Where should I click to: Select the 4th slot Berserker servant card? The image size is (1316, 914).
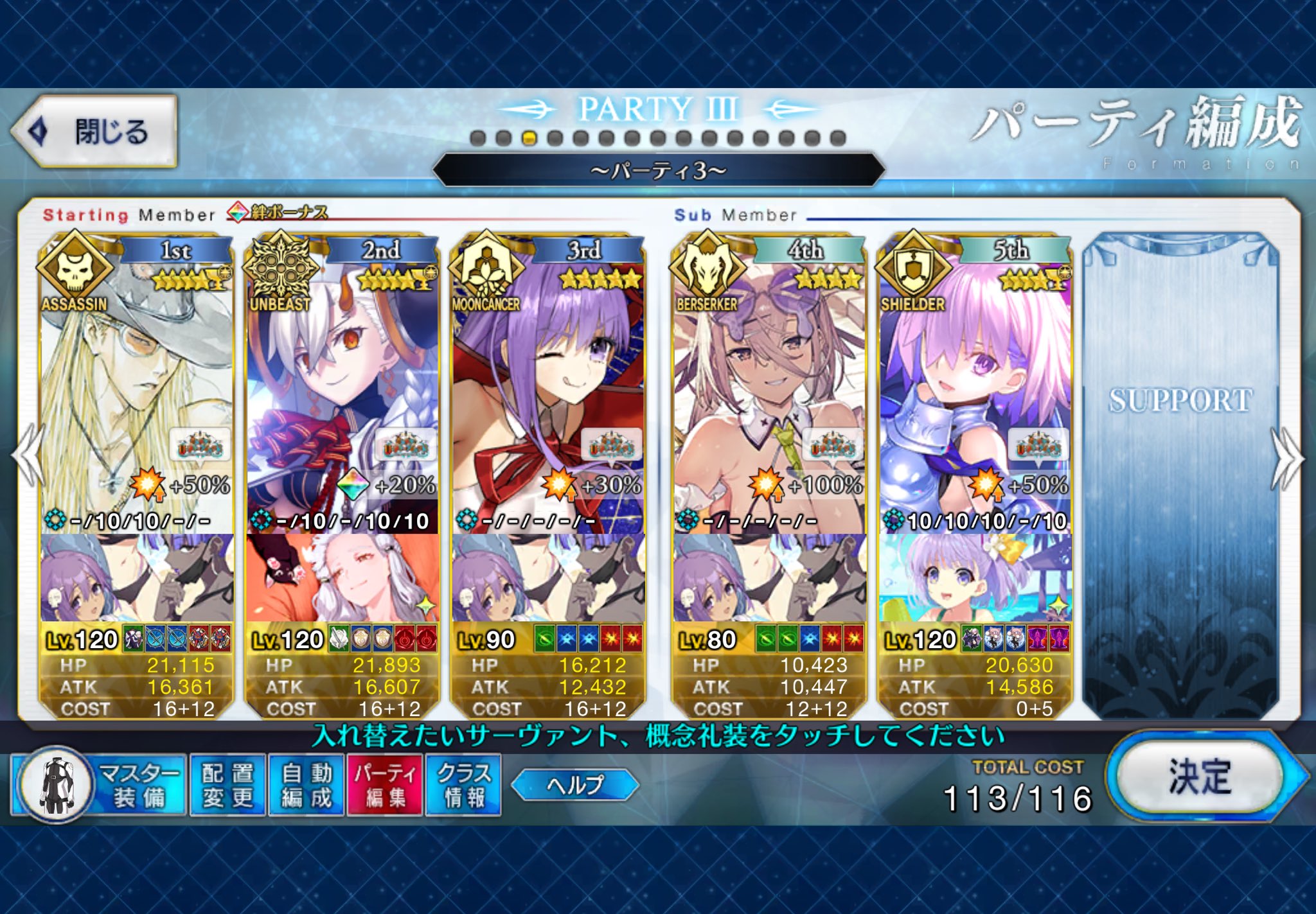click(769, 385)
